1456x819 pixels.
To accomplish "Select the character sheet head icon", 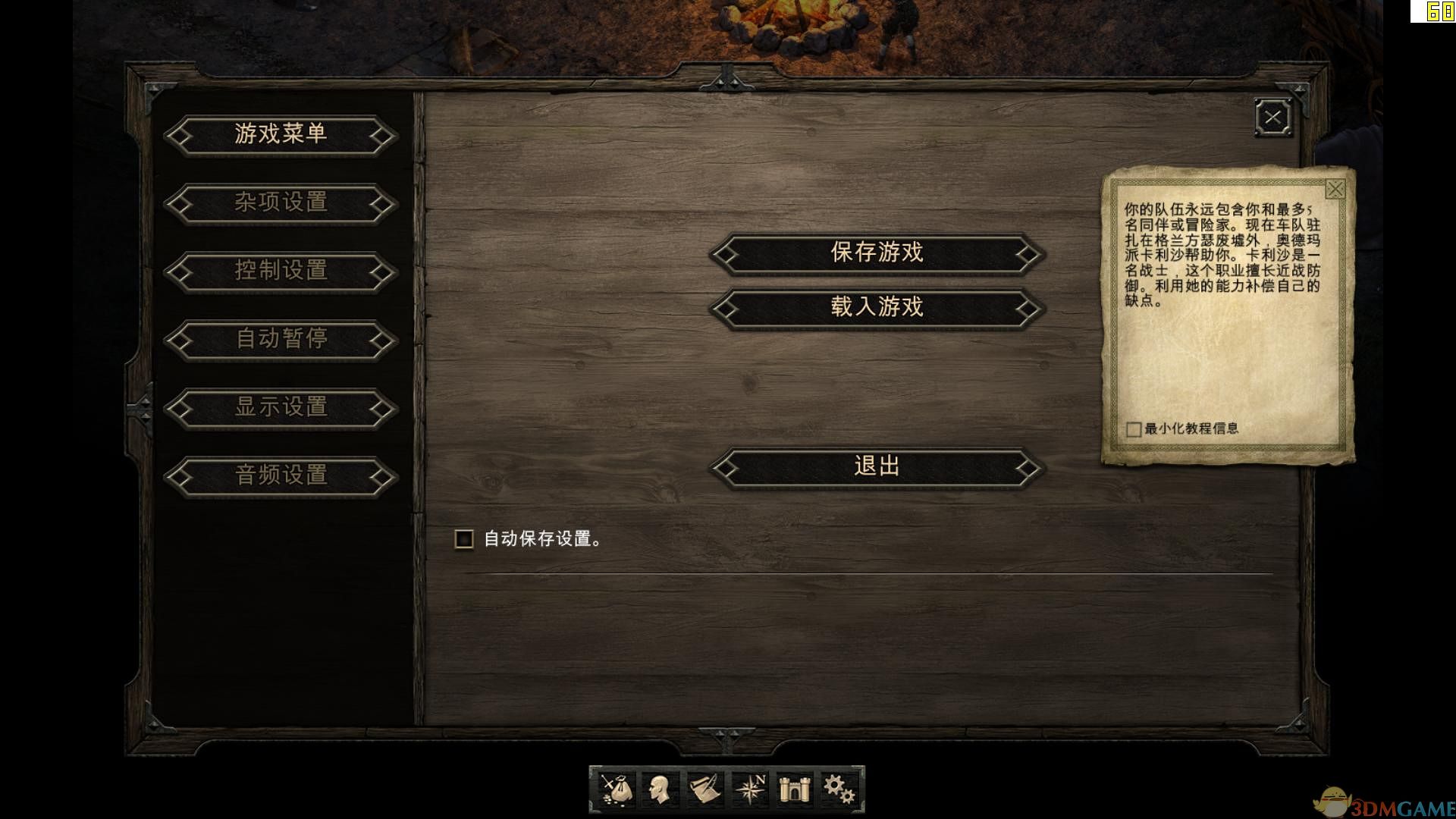I will point(660,789).
